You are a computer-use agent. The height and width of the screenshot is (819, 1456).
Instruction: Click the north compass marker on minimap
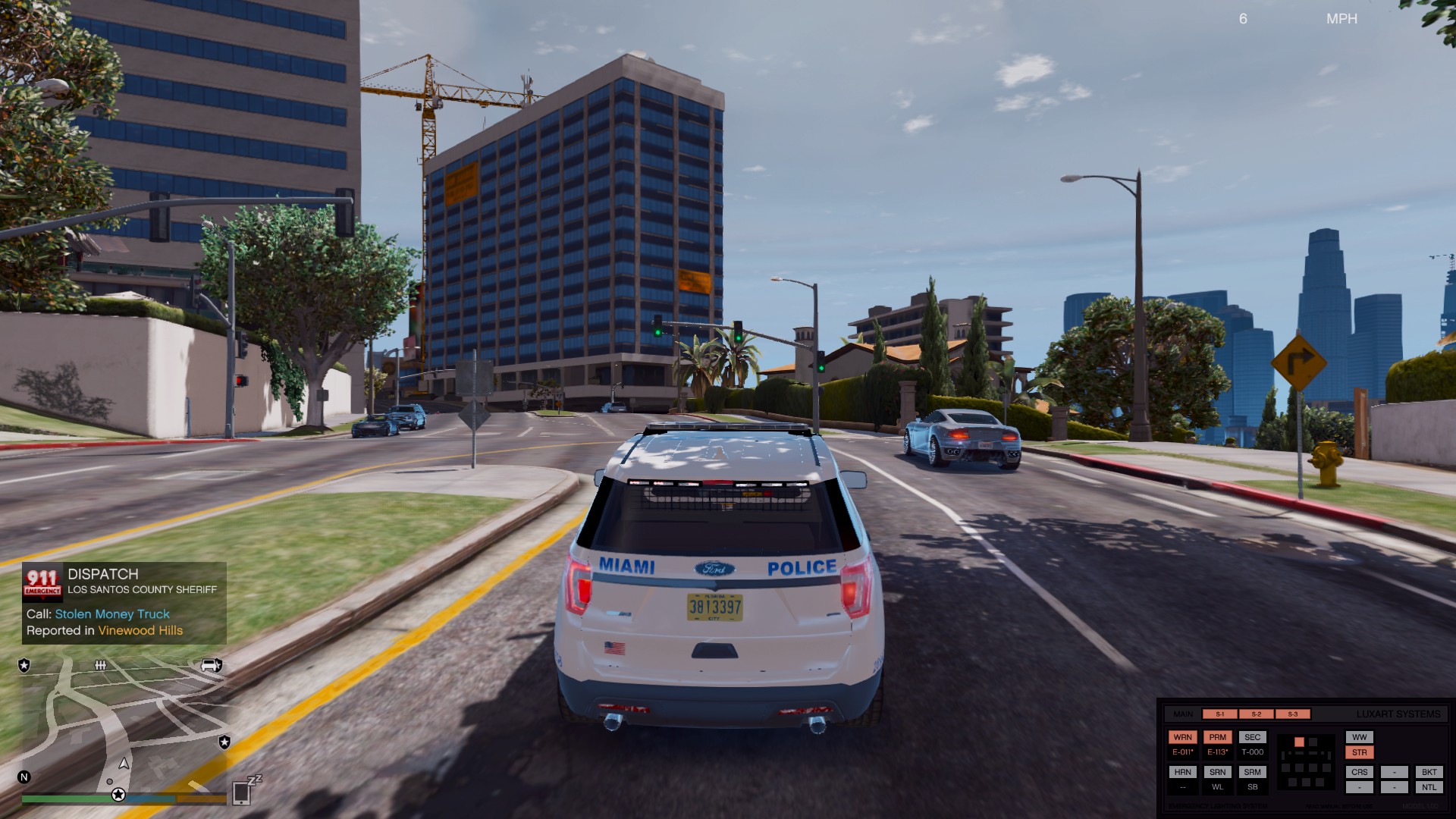coord(24,777)
